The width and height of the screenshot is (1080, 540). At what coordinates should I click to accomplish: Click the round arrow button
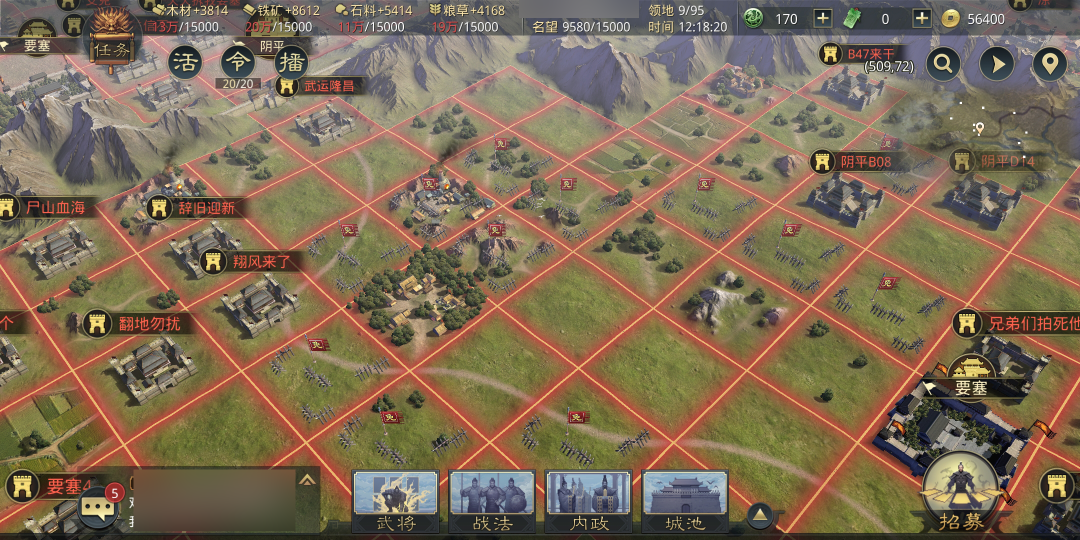(x=996, y=65)
